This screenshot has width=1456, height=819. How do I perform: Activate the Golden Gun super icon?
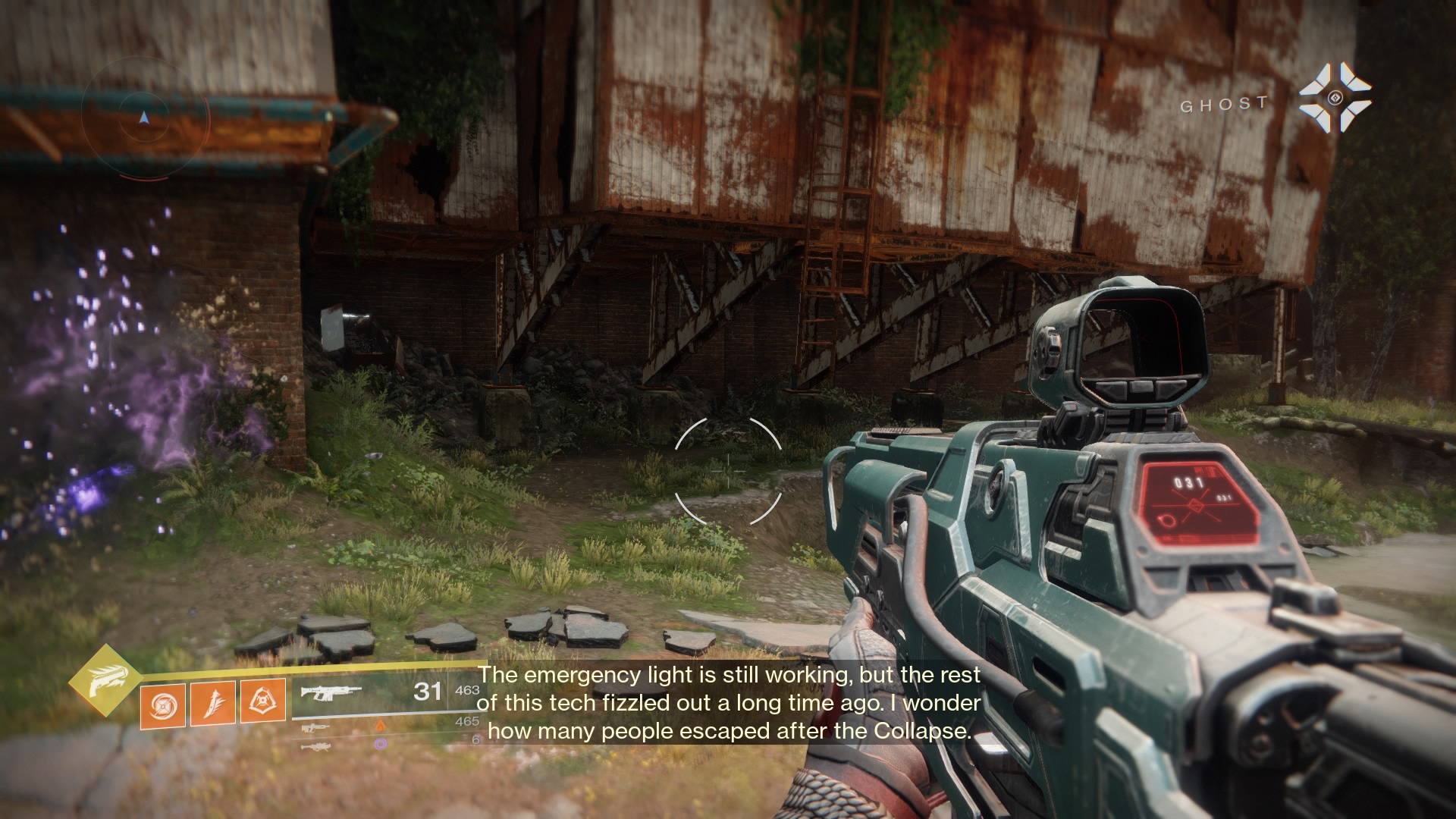[x=104, y=681]
